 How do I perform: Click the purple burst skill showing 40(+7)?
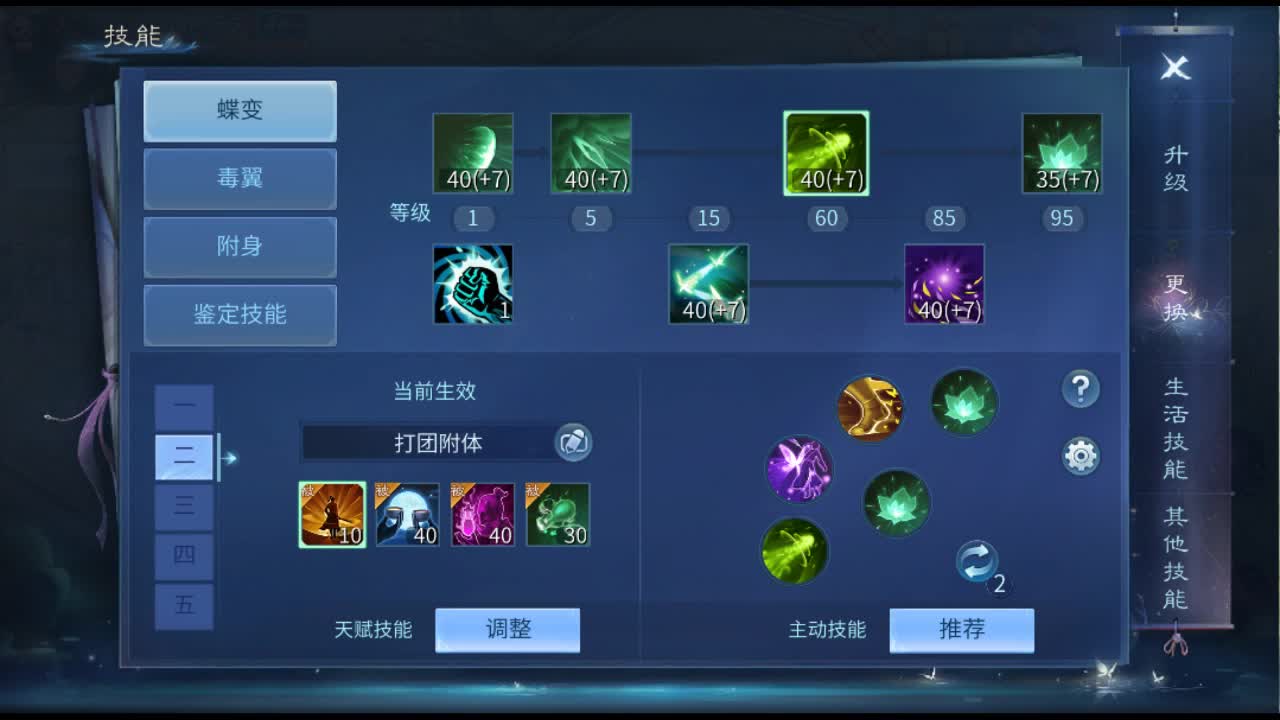pyautogui.click(x=944, y=284)
